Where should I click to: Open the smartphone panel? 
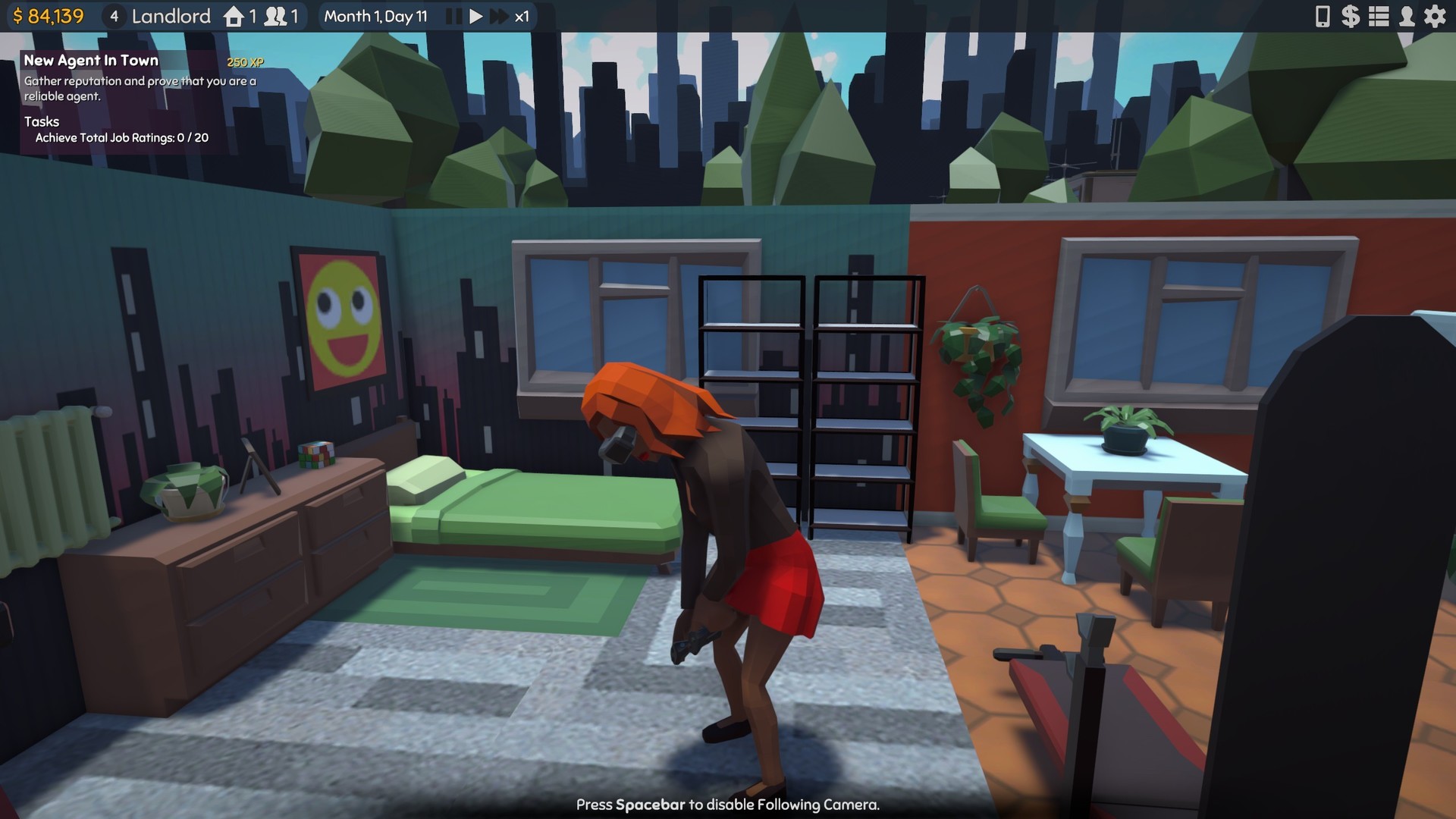click(1323, 16)
